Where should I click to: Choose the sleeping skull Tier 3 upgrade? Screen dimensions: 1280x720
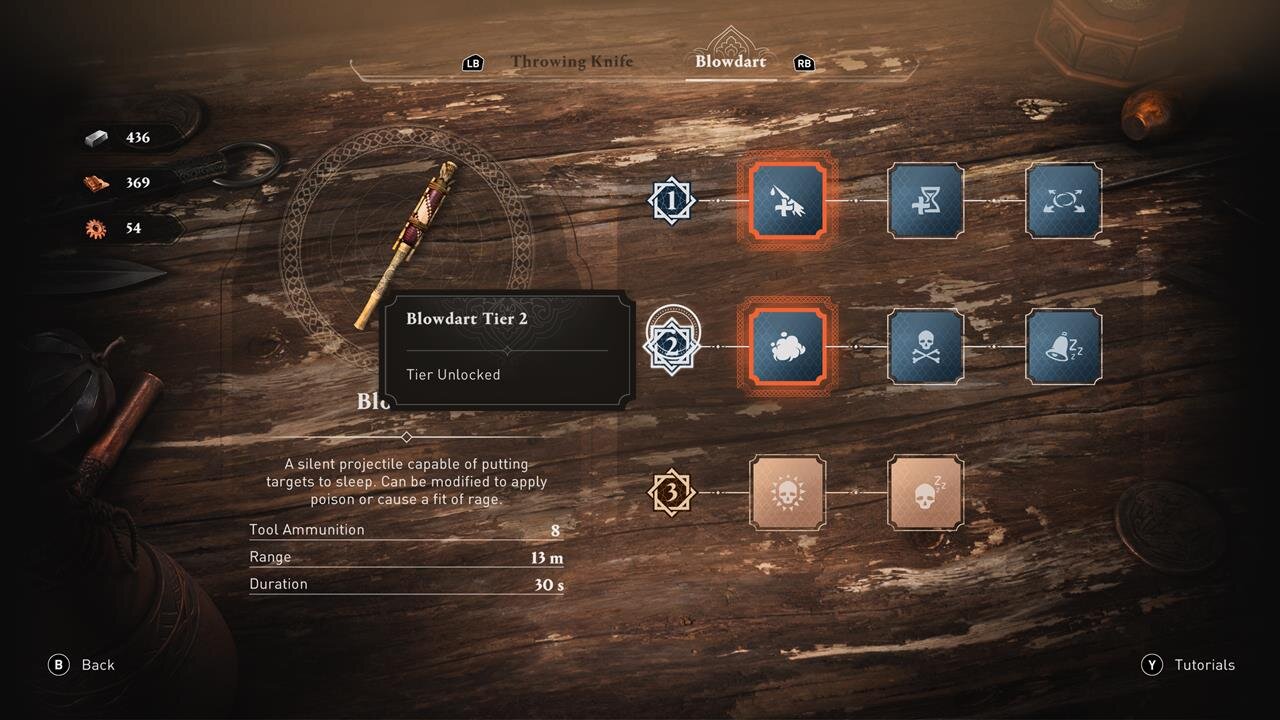926,492
